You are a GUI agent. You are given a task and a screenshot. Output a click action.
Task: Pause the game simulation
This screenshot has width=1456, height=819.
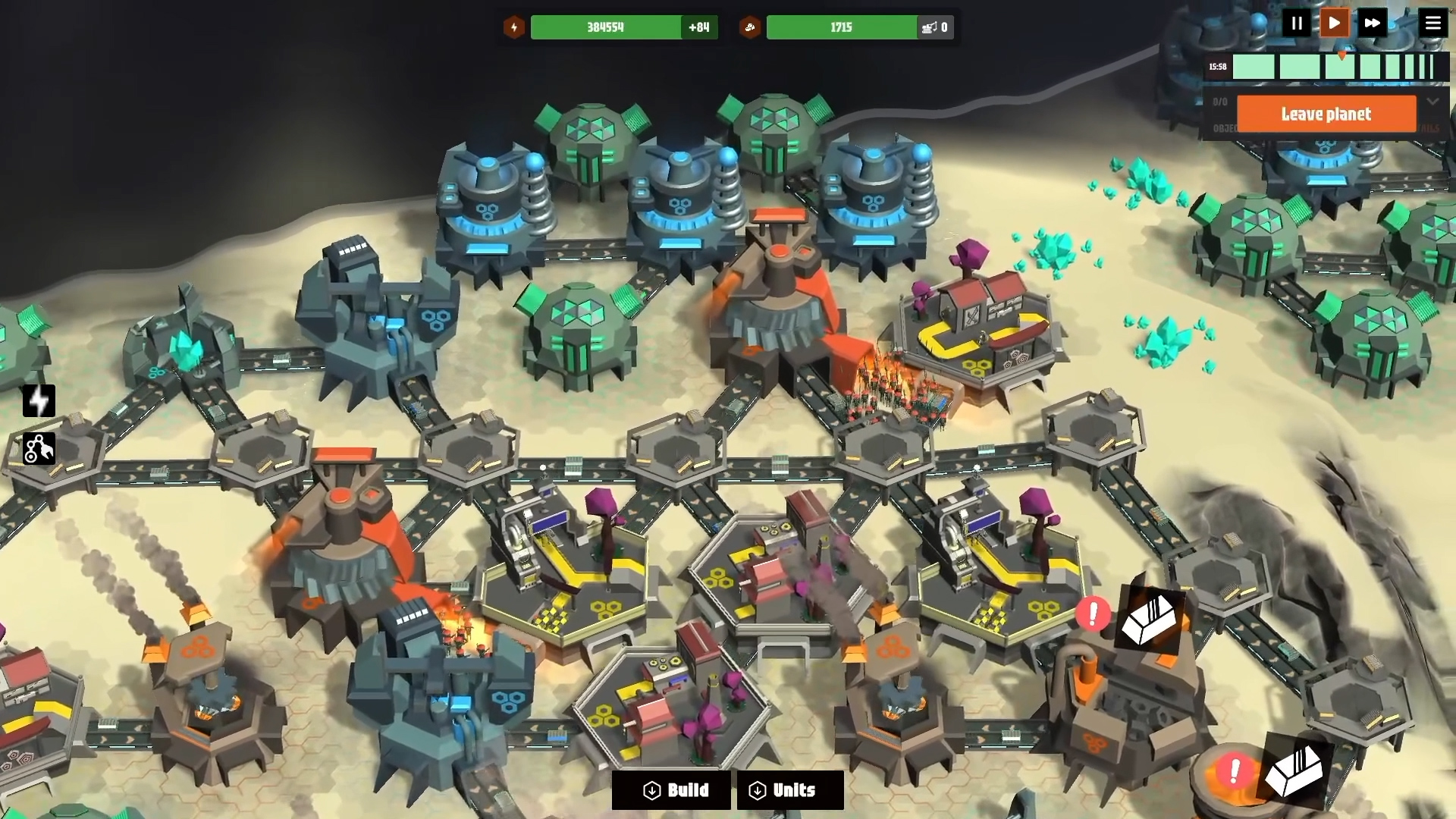(x=1297, y=23)
